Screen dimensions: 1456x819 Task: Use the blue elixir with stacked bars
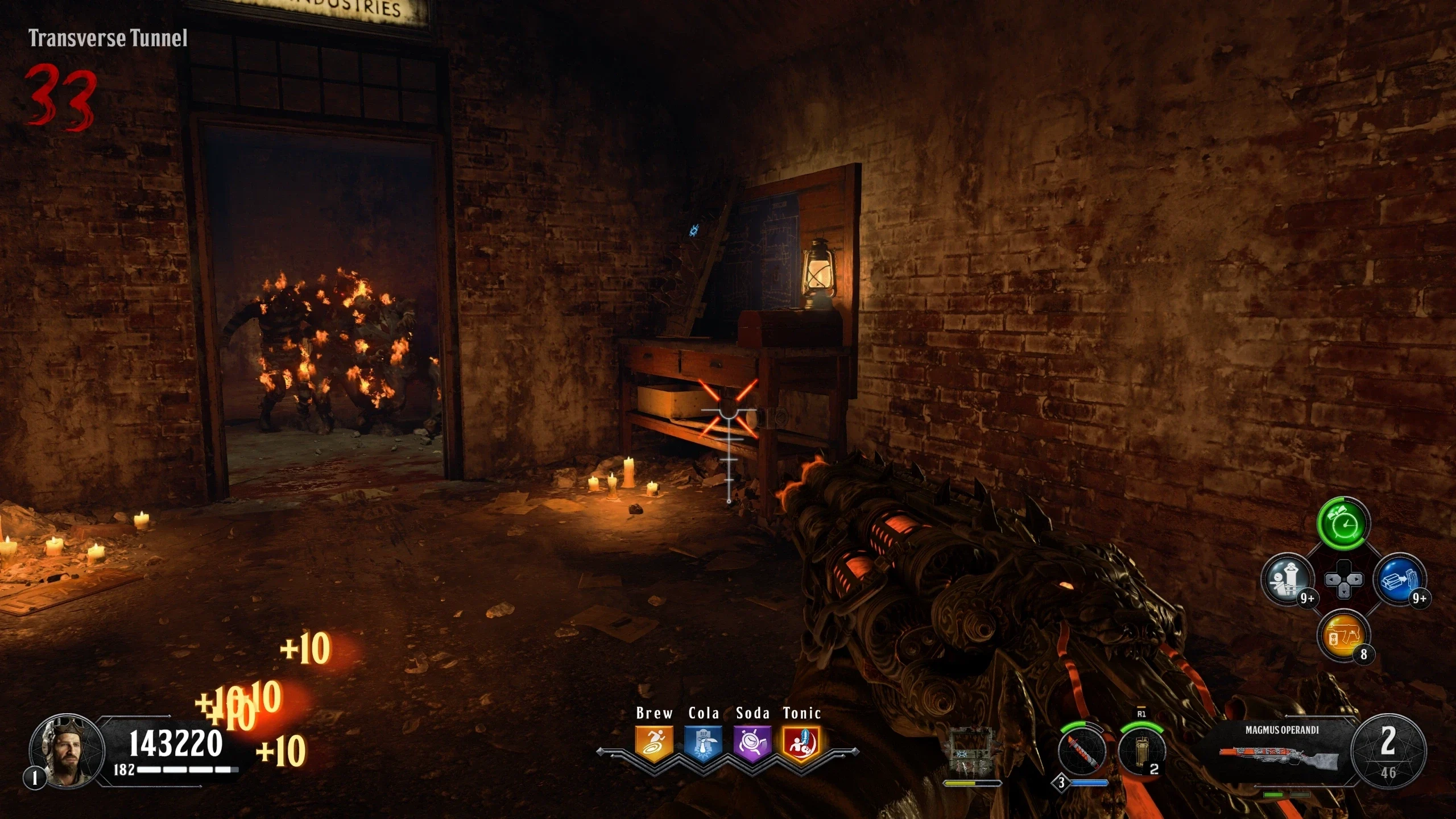[x=1399, y=580]
